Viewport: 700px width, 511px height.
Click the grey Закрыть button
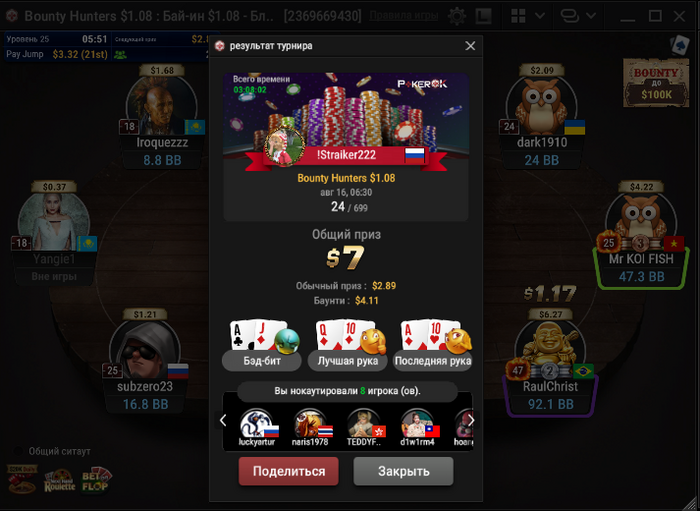pos(403,471)
